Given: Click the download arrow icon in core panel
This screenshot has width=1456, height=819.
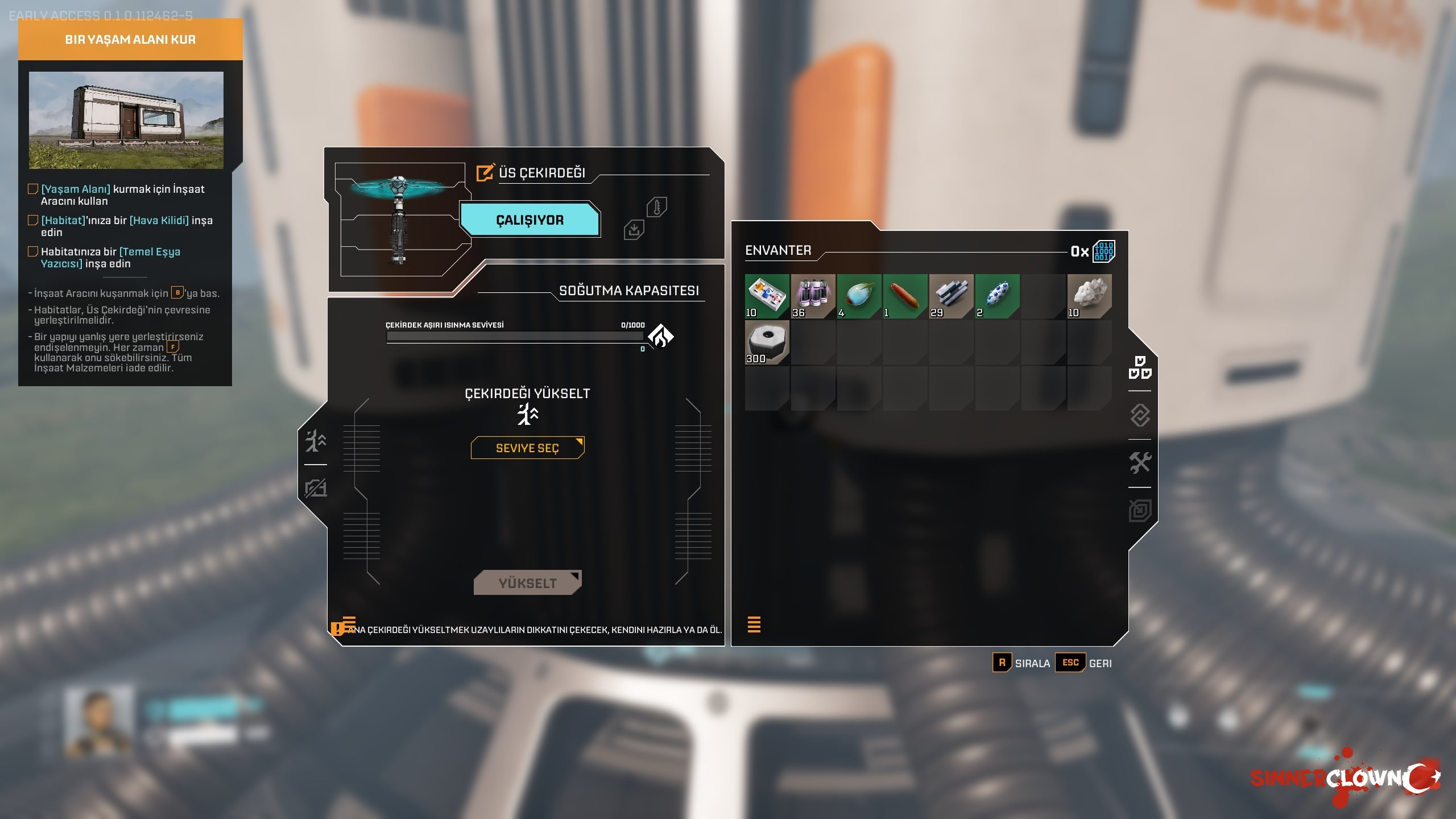Looking at the screenshot, I should click(x=634, y=230).
